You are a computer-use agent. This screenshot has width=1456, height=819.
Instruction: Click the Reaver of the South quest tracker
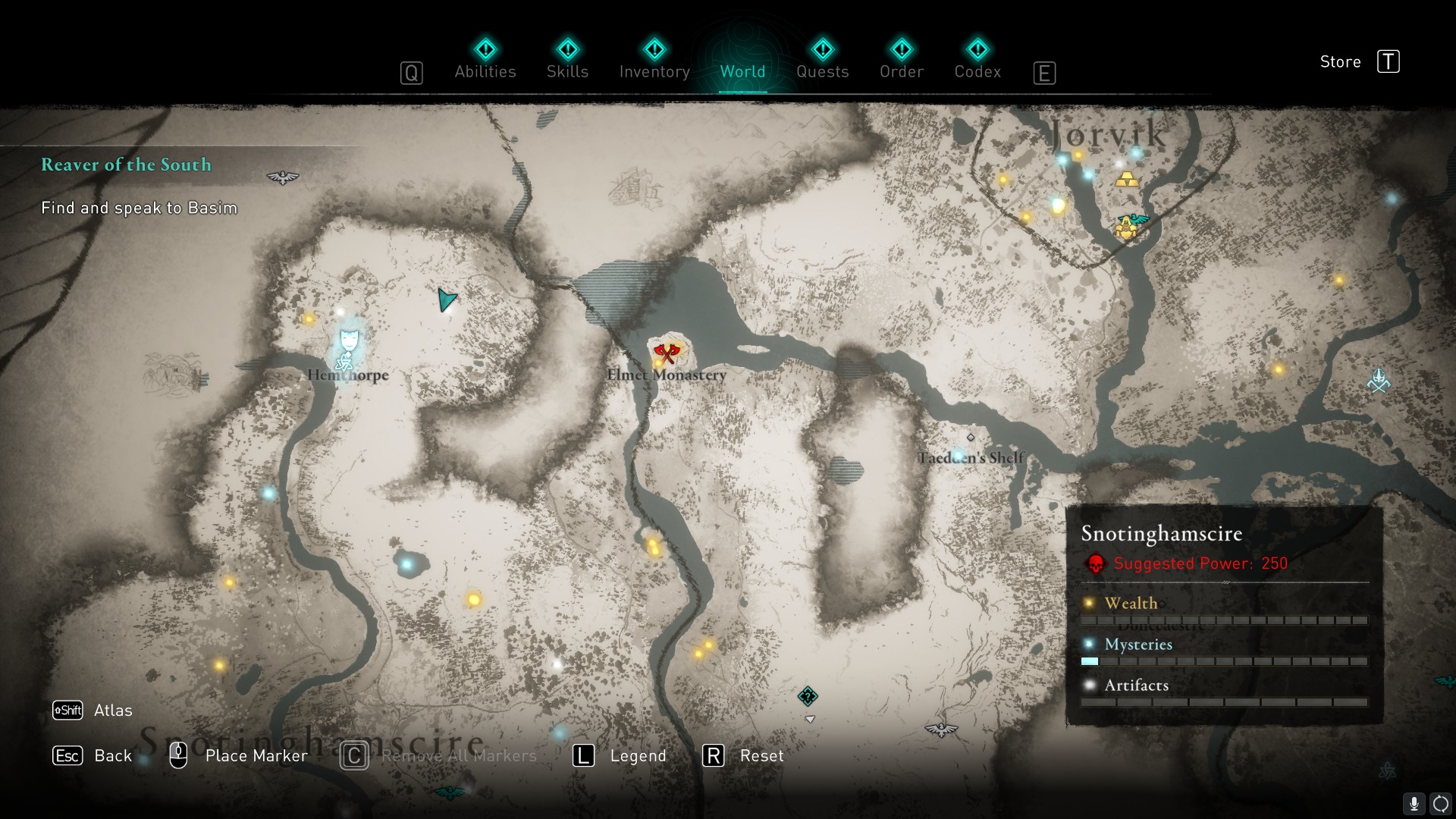(126, 165)
